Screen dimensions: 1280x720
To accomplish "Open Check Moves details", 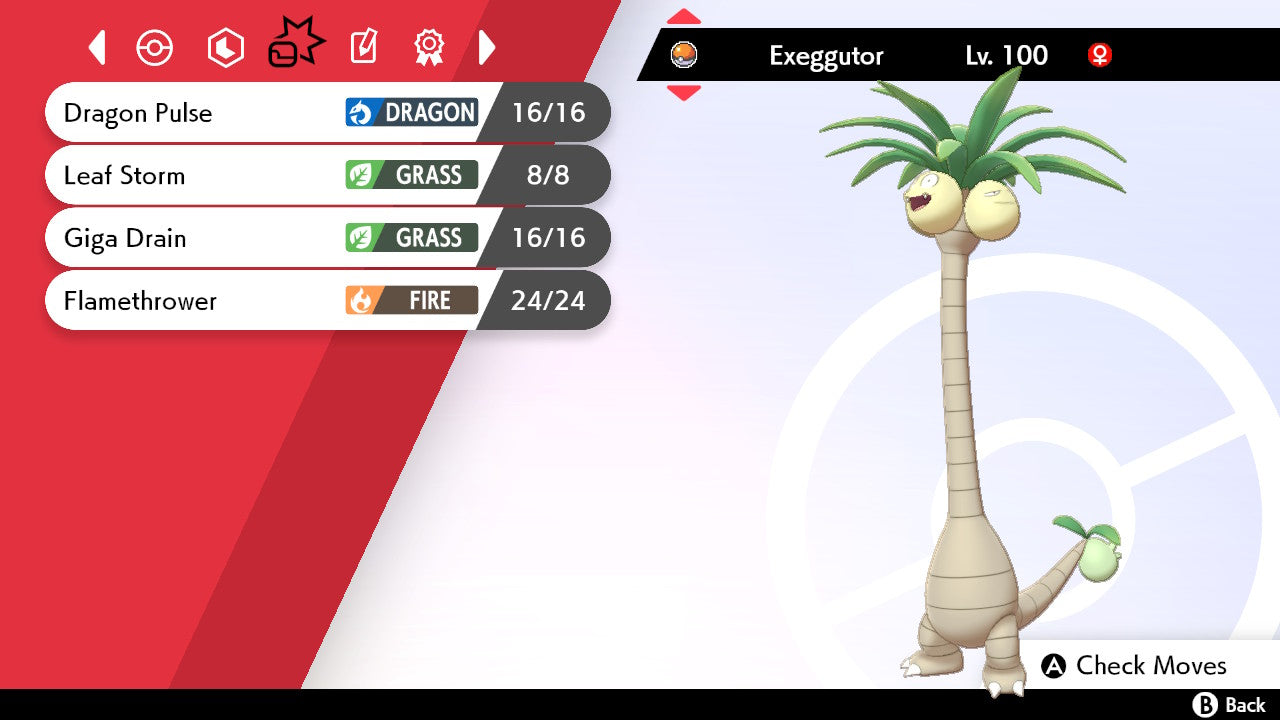I will (1134, 666).
